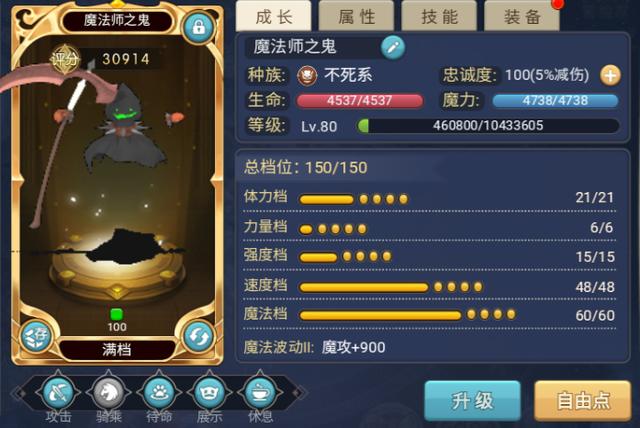Open the 属性 (Attributes) tab
This screenshot has width=640, height=428.
355,16
